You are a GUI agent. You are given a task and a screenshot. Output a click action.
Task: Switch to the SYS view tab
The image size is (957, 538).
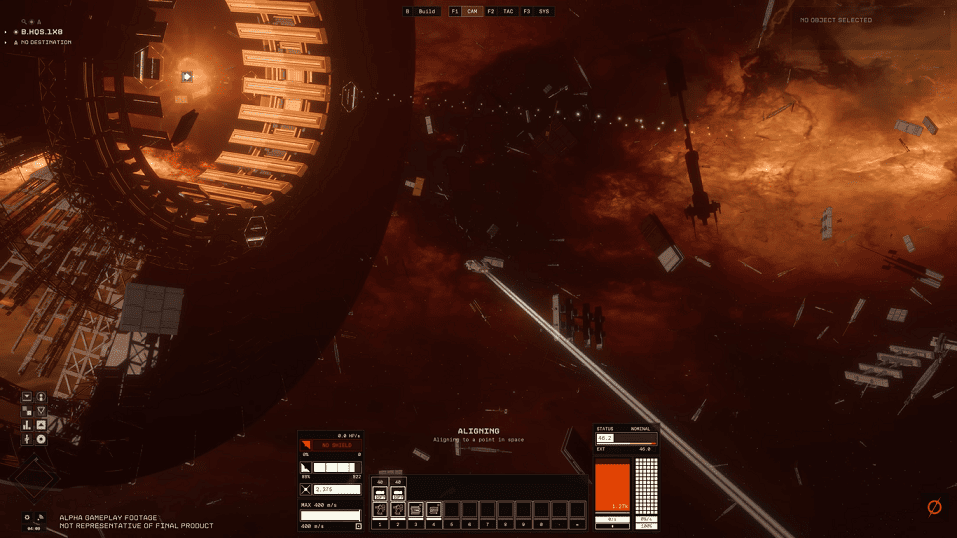click(543, 11)
